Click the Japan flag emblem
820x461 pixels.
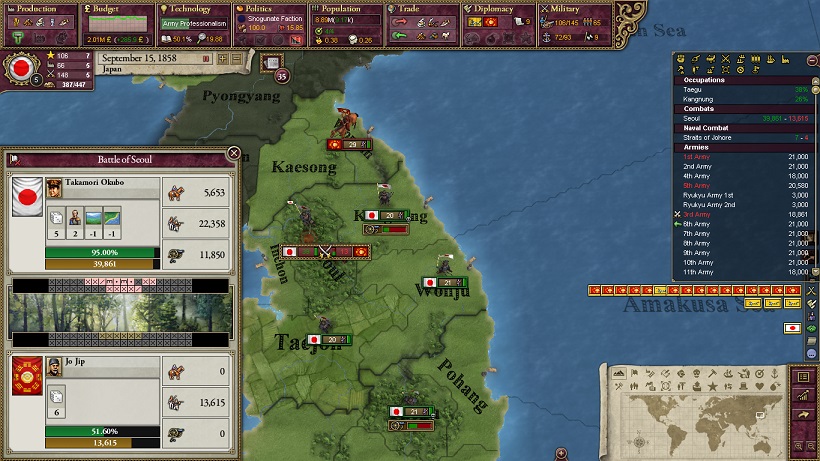(x=18, y=70)
